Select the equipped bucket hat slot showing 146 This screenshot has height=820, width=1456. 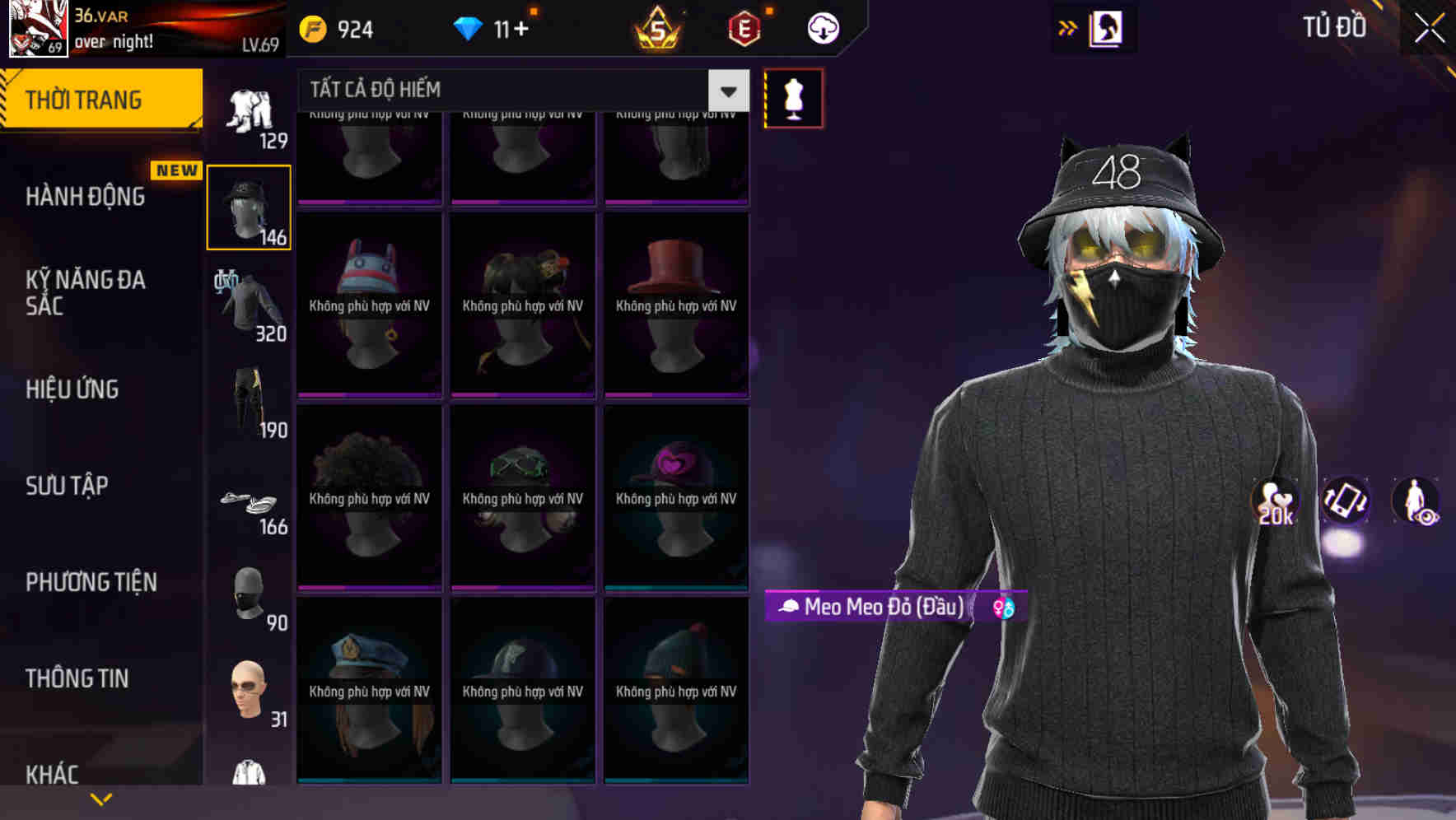point(247,206)
